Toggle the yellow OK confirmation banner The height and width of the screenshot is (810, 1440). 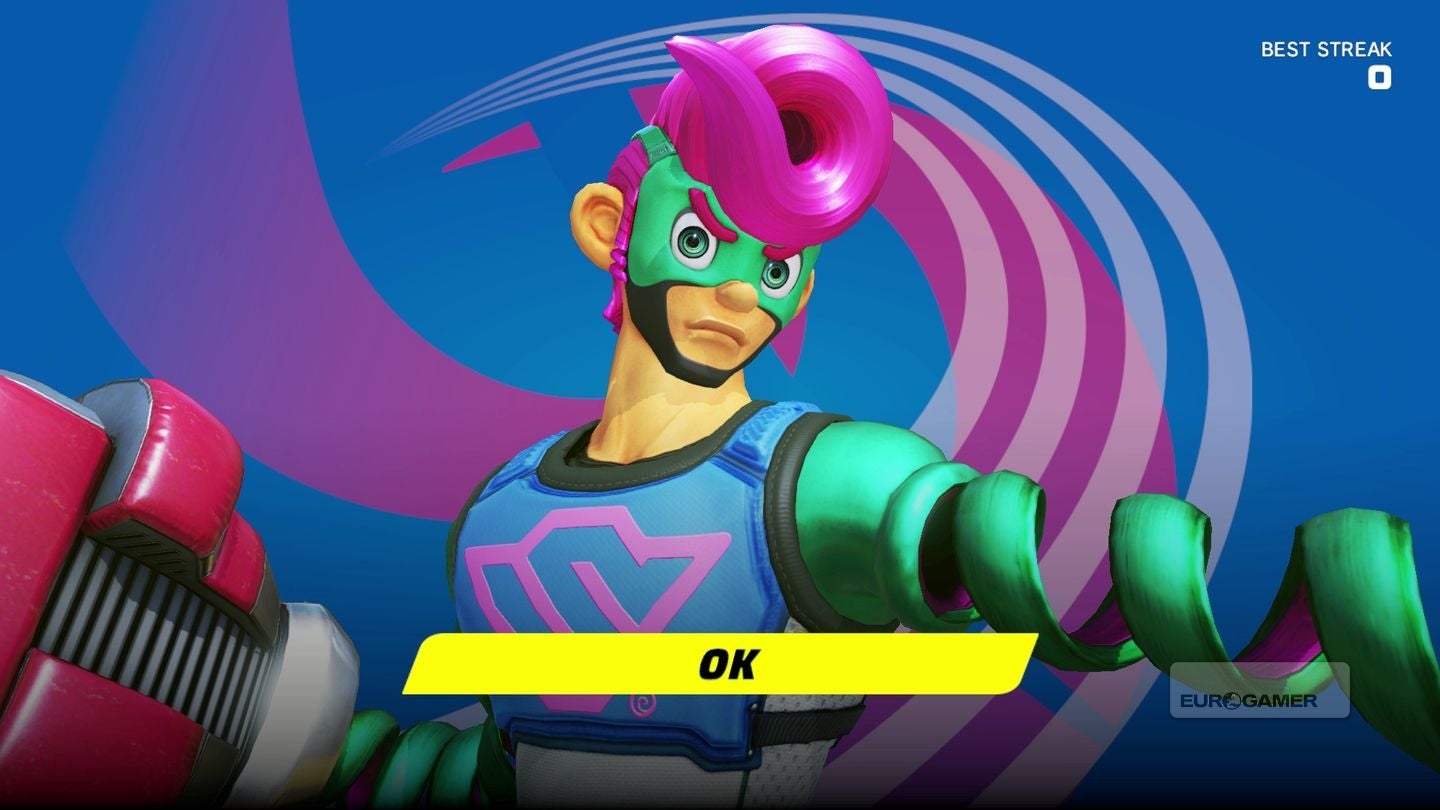pyautogui.click(x=718, y=662)
